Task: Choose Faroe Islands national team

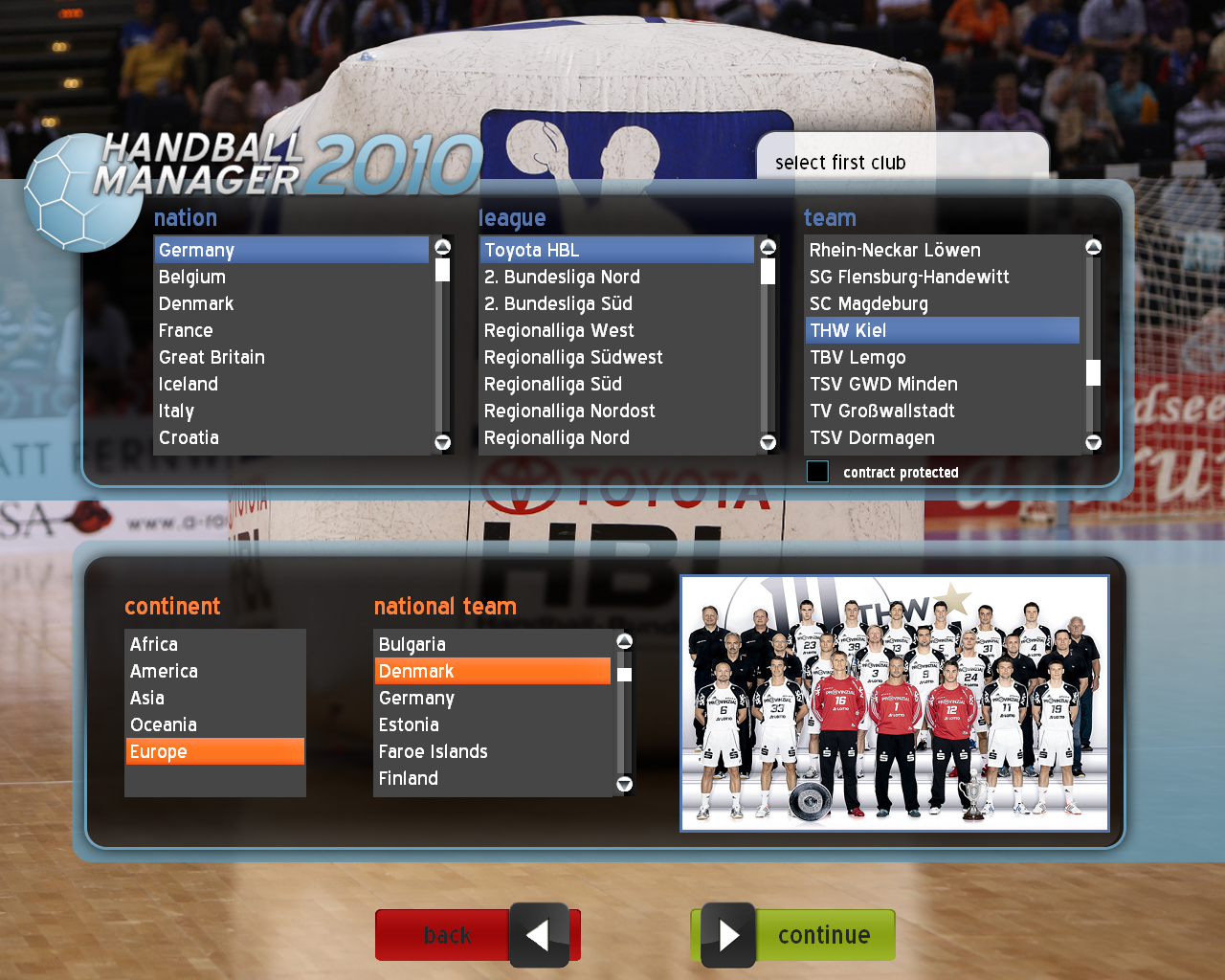Action: (x=434, y=752)
